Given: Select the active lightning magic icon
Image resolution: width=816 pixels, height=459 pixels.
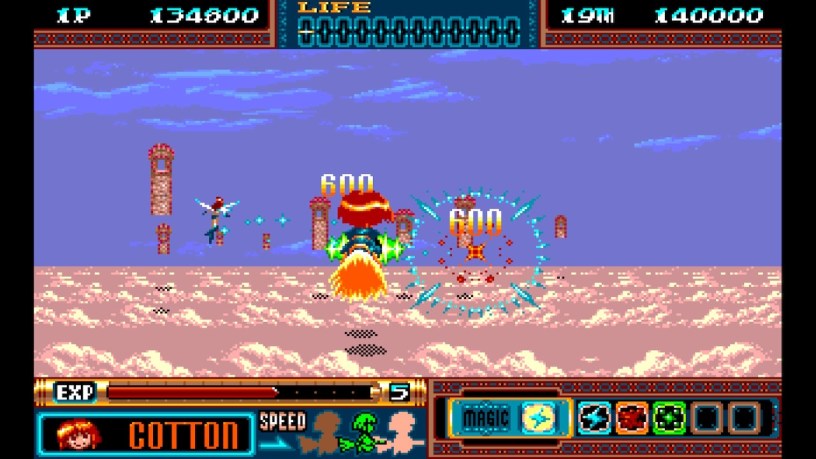Looking at the screenshot, I should point(533,418).
